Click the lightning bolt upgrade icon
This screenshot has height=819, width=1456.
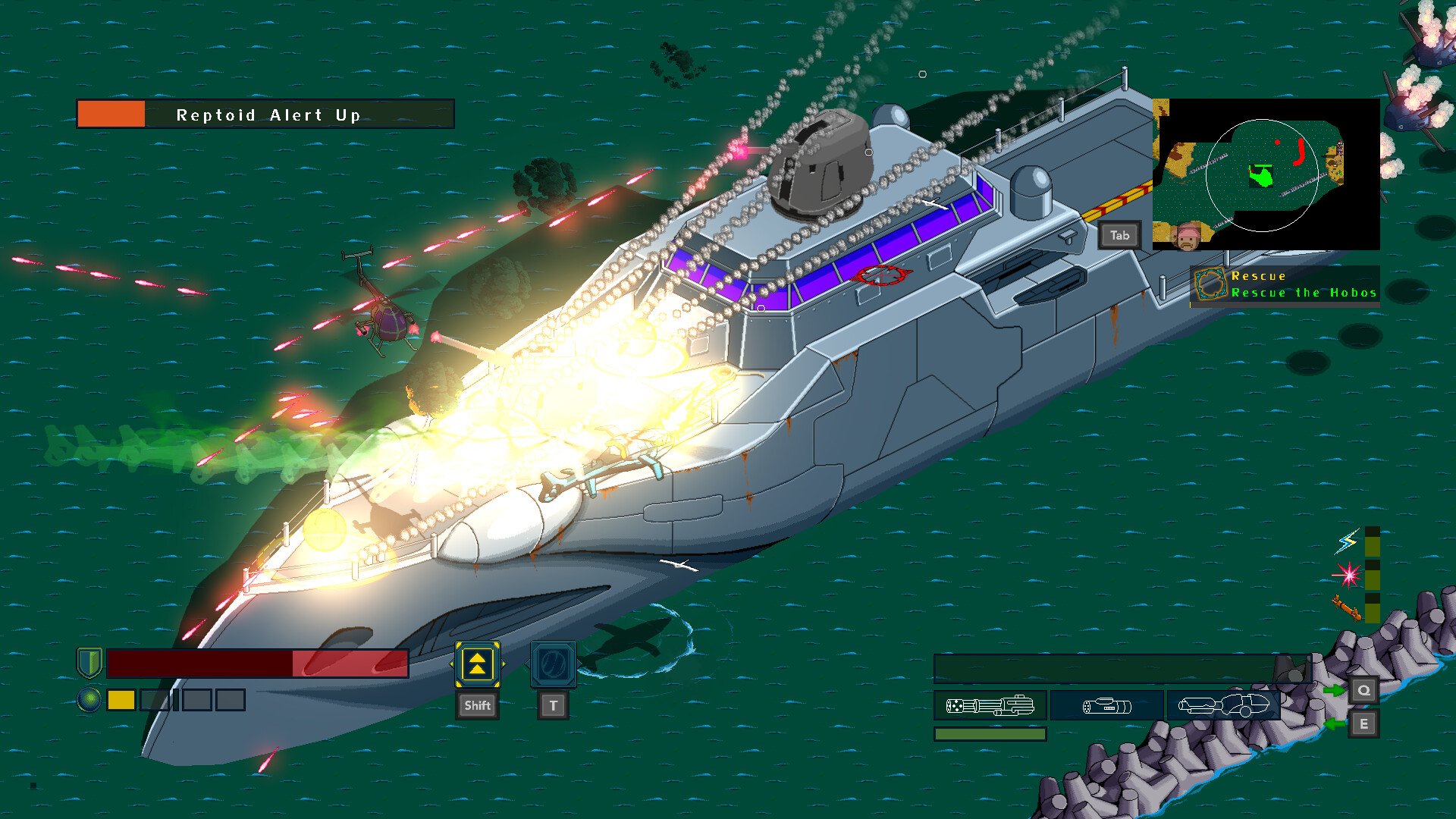(1348, 542)
